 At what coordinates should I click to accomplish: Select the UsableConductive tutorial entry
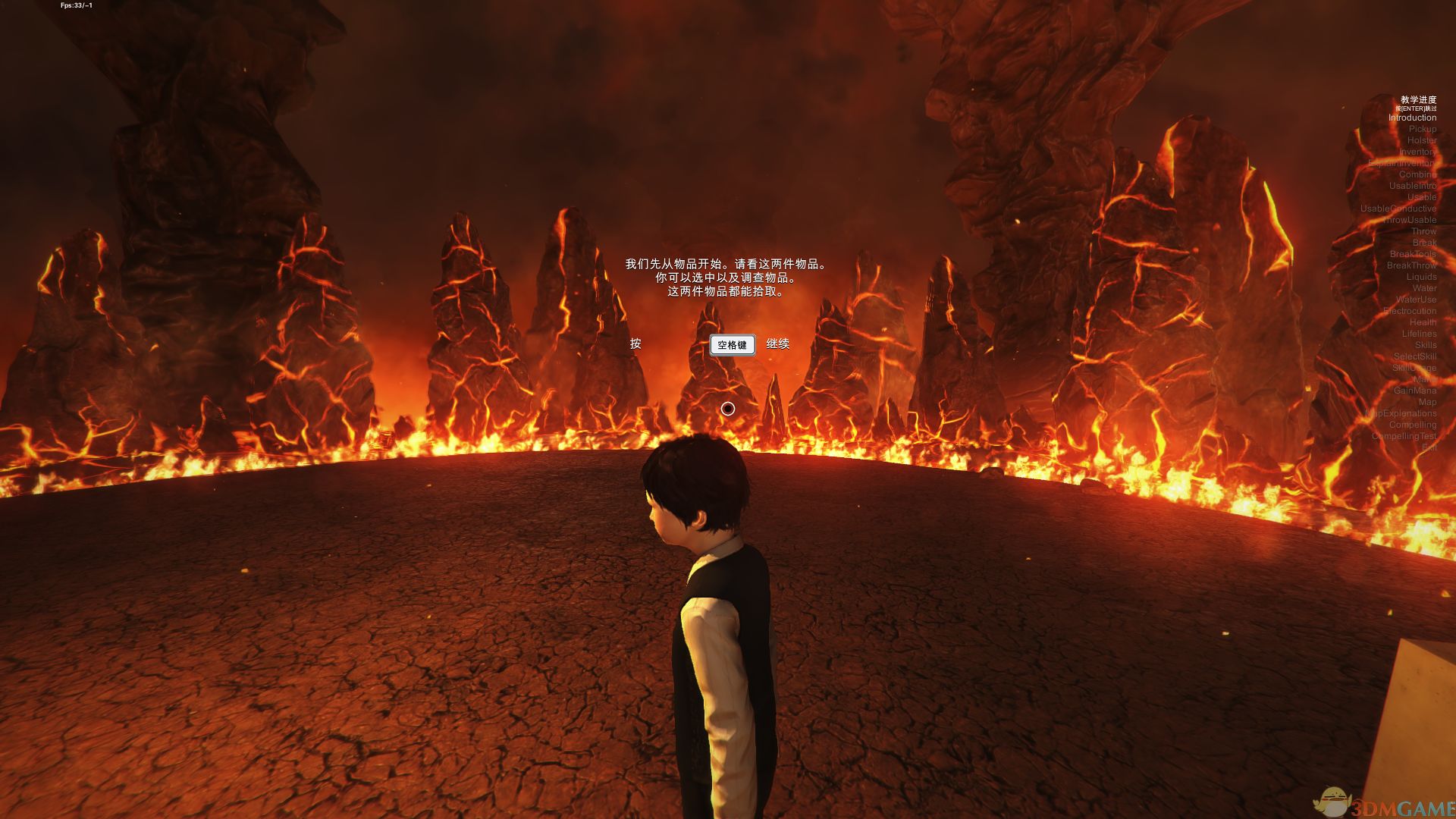click(1398, 209)
